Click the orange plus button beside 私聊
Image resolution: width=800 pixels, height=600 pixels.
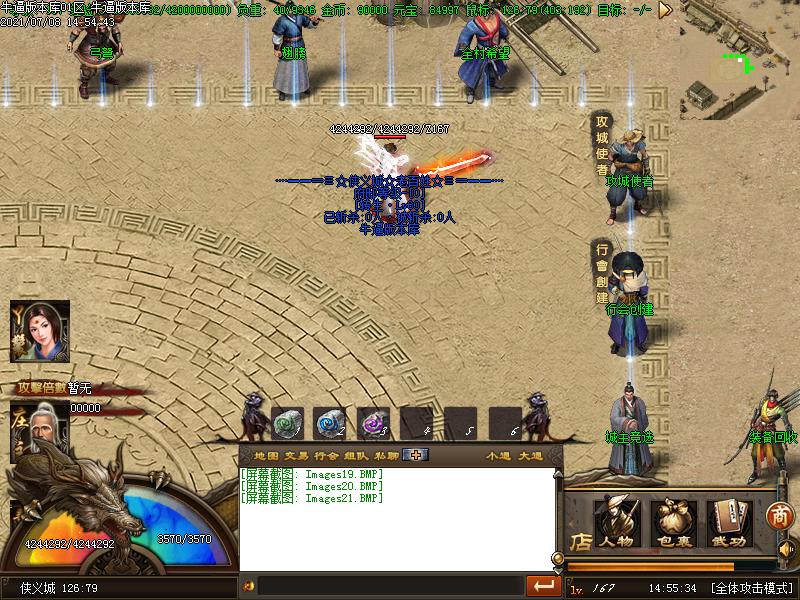(415, 455)
